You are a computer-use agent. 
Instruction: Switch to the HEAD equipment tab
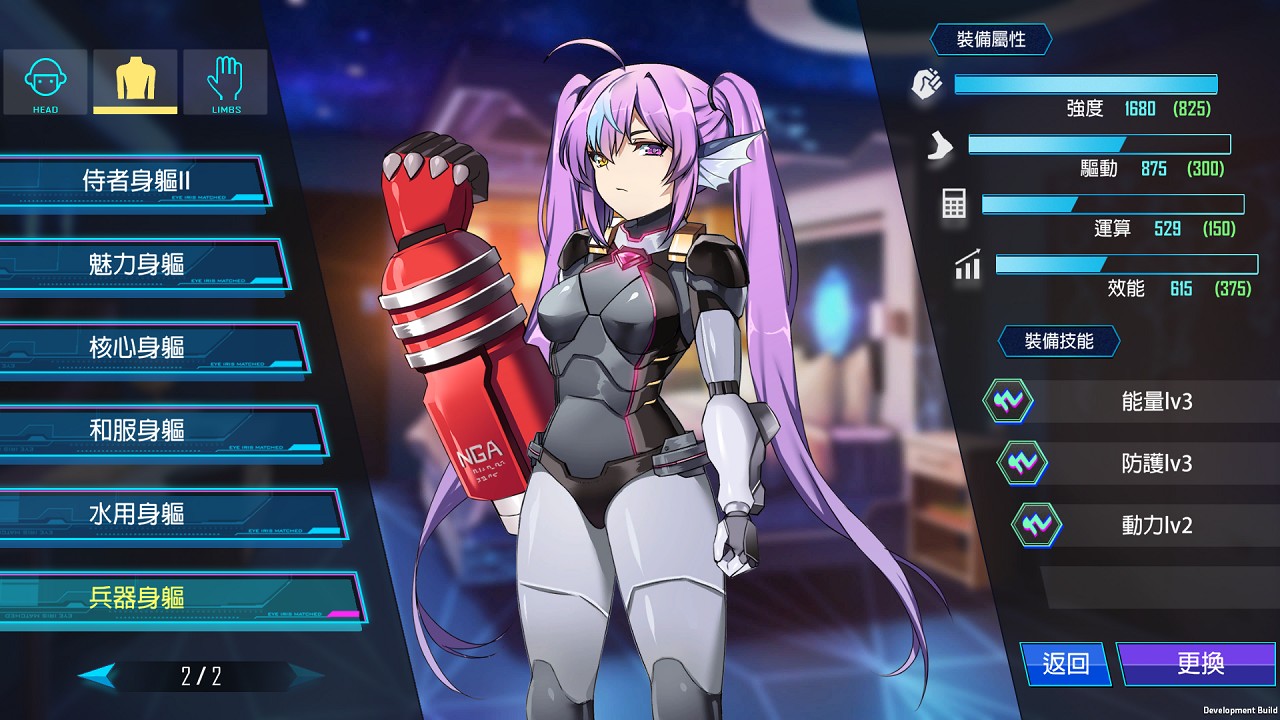tap(46, 82)
